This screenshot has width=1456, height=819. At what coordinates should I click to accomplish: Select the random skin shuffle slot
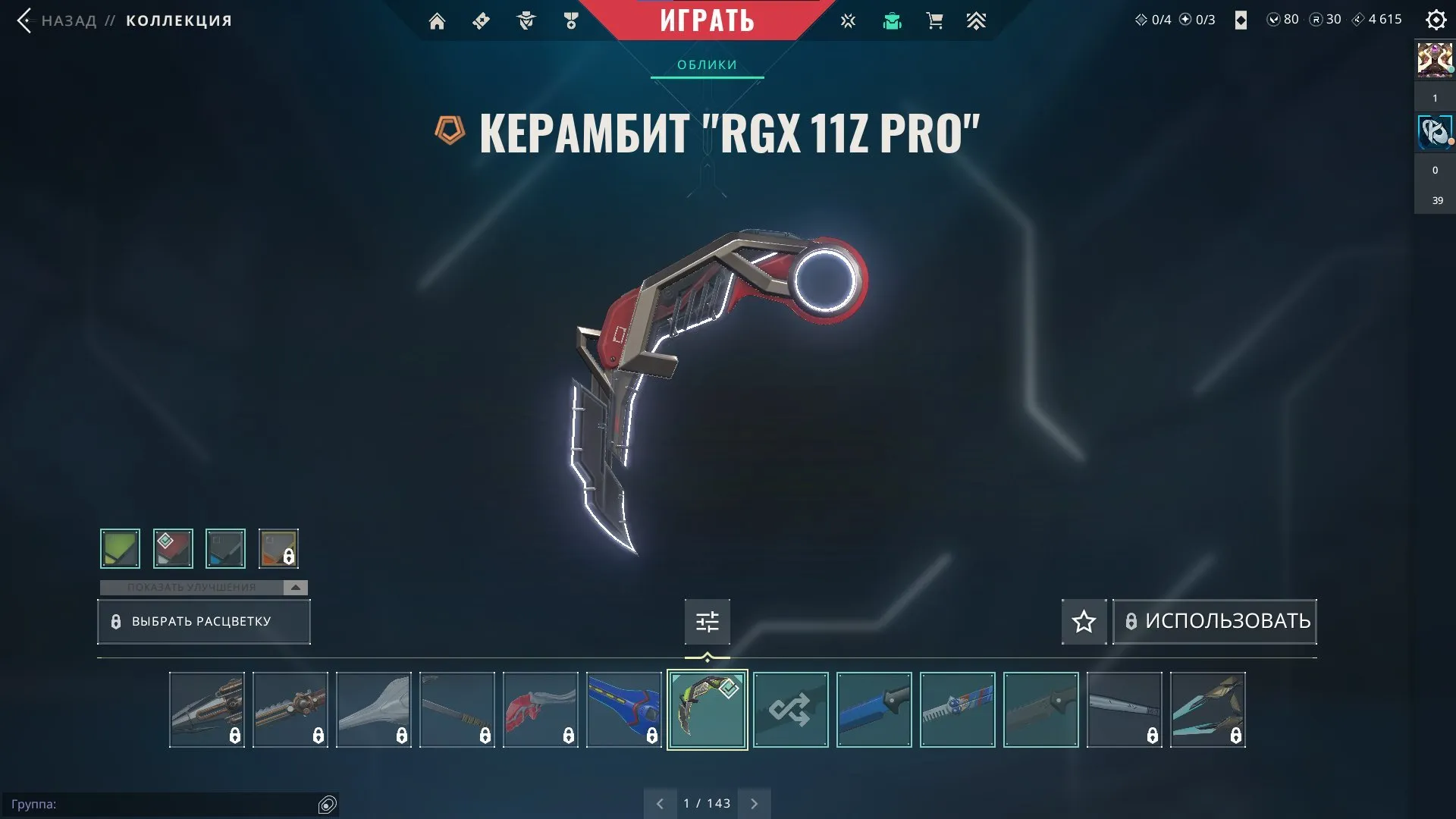[790, 710]
